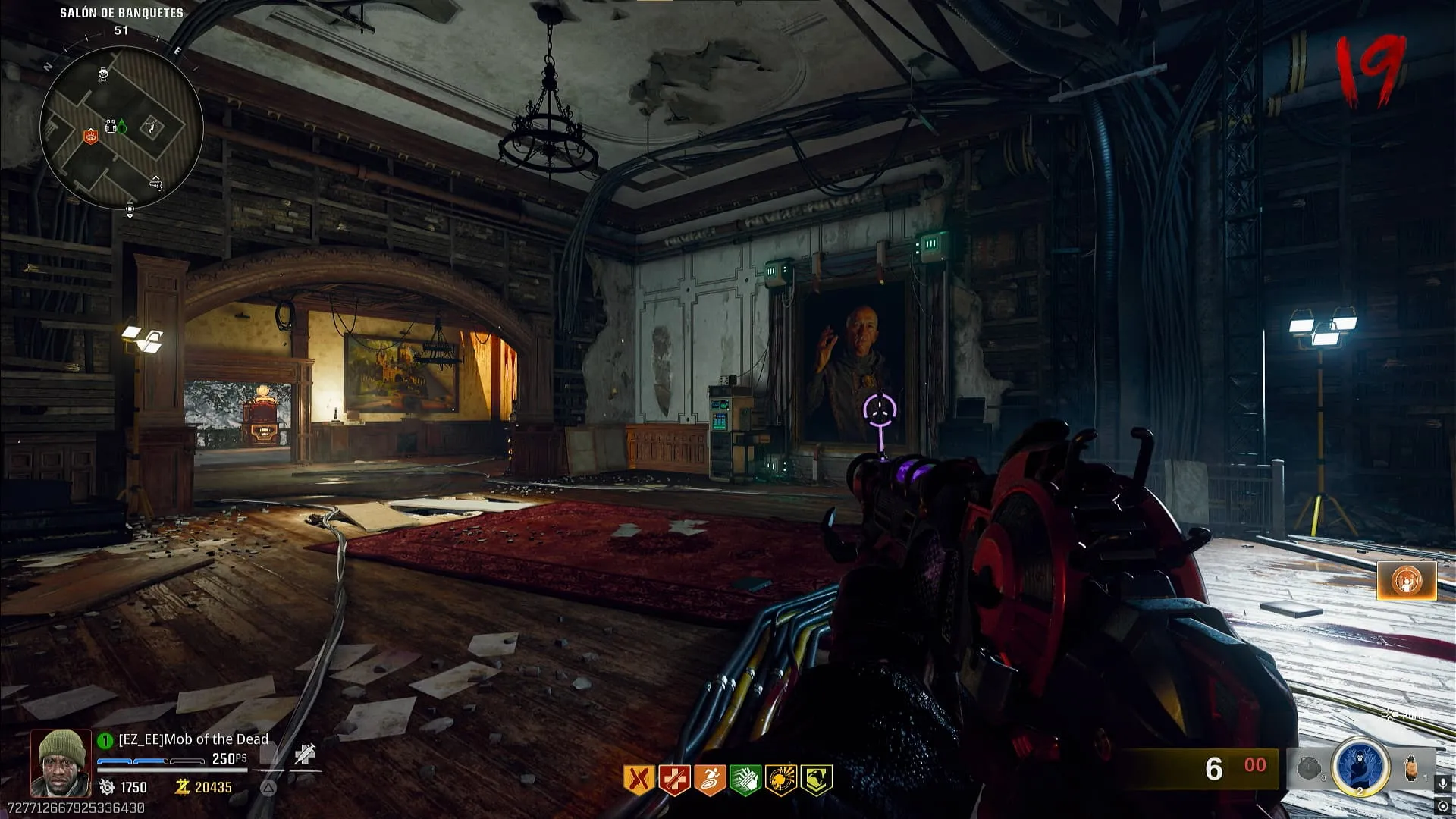The height and width of the screenshot is (819, 1456).
Task: Toggle the microphone icon
Action: click(x=1443, y=784)
